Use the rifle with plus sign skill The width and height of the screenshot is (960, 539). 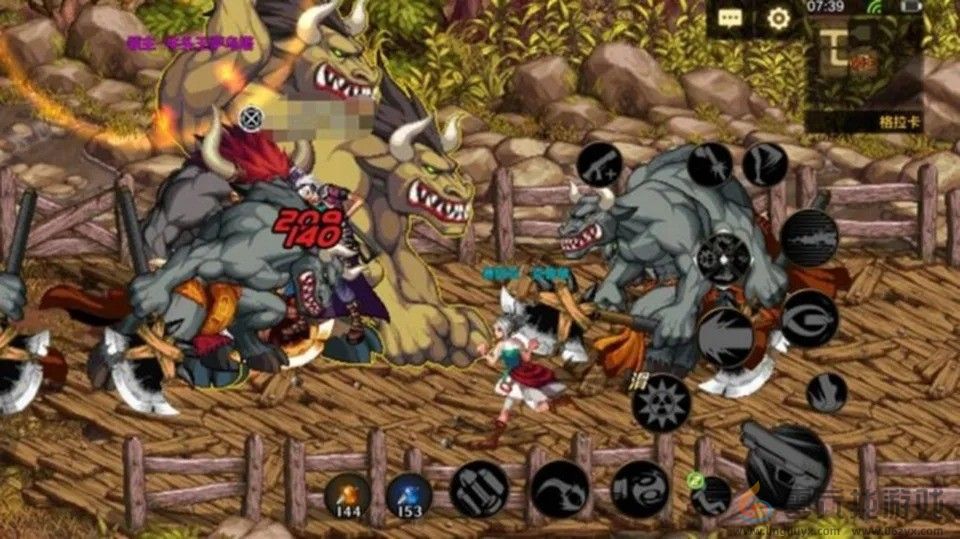pyautogui.click(x=601, y=163)
